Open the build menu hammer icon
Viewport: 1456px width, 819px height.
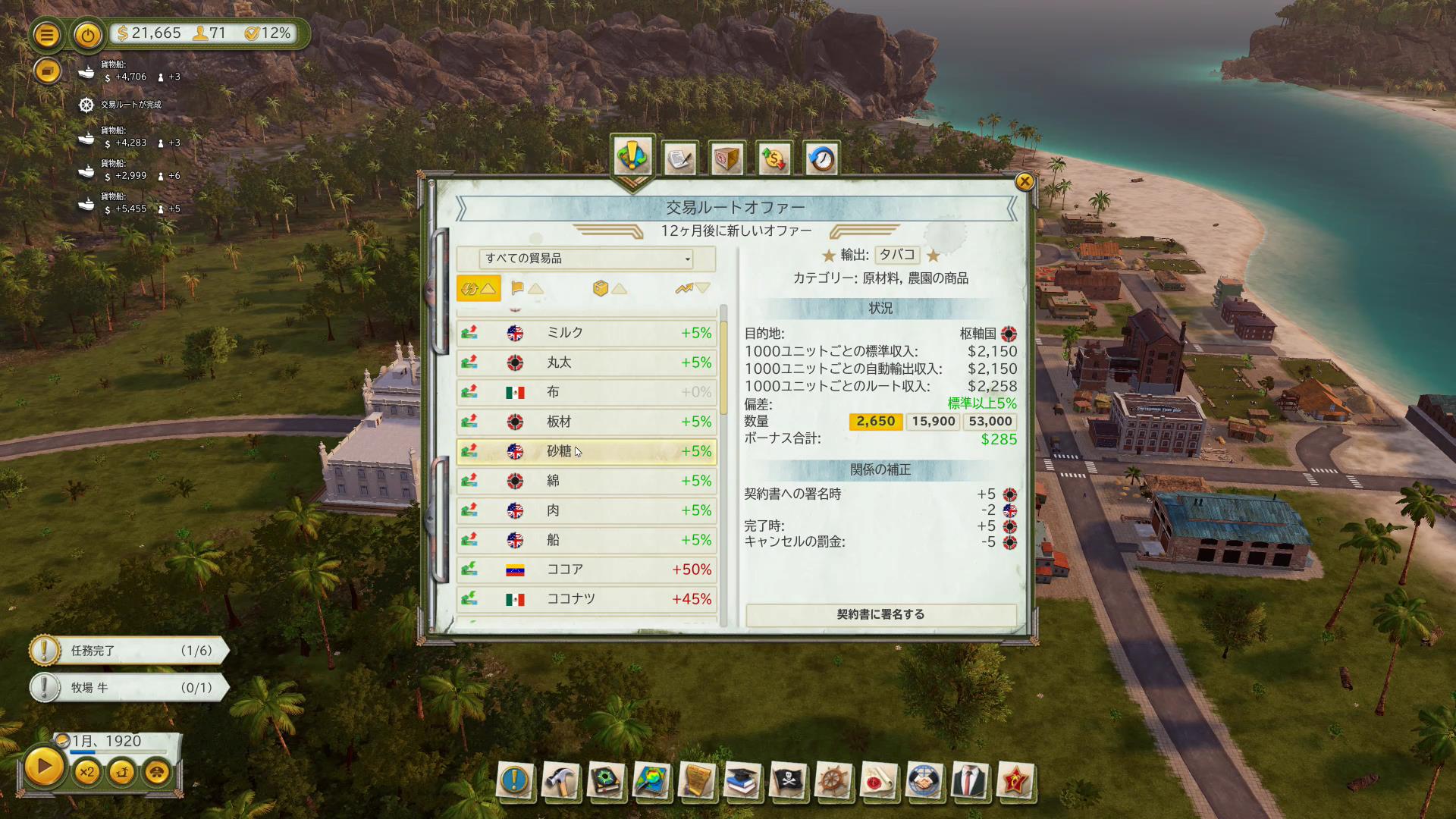click(x=560, y=780)
